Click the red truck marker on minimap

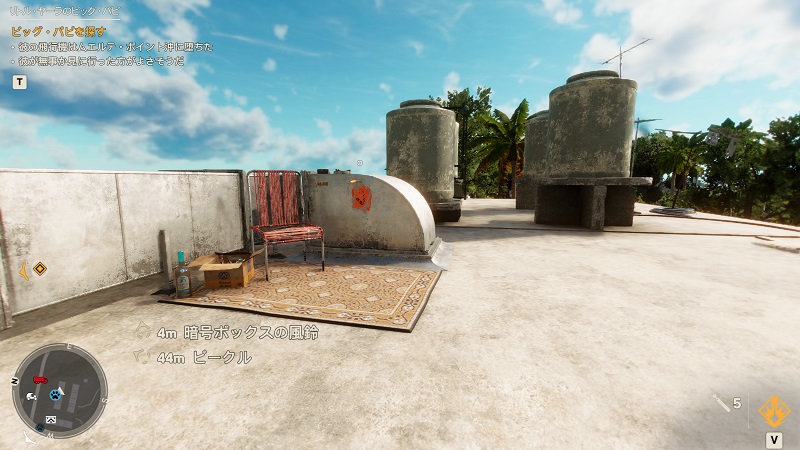pyautogui.click(x=40, y=380)
